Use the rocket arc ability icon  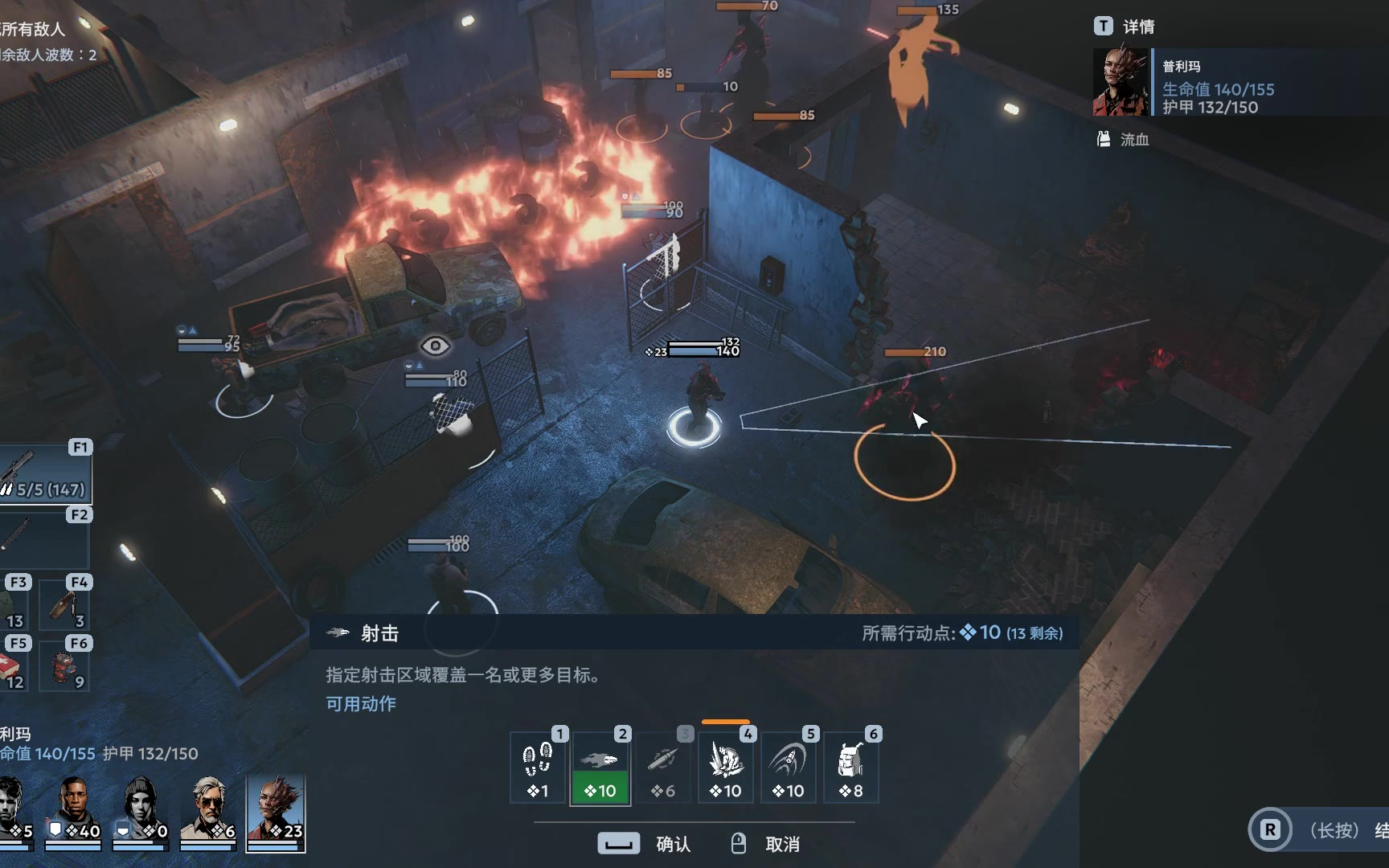pos(789,767)
